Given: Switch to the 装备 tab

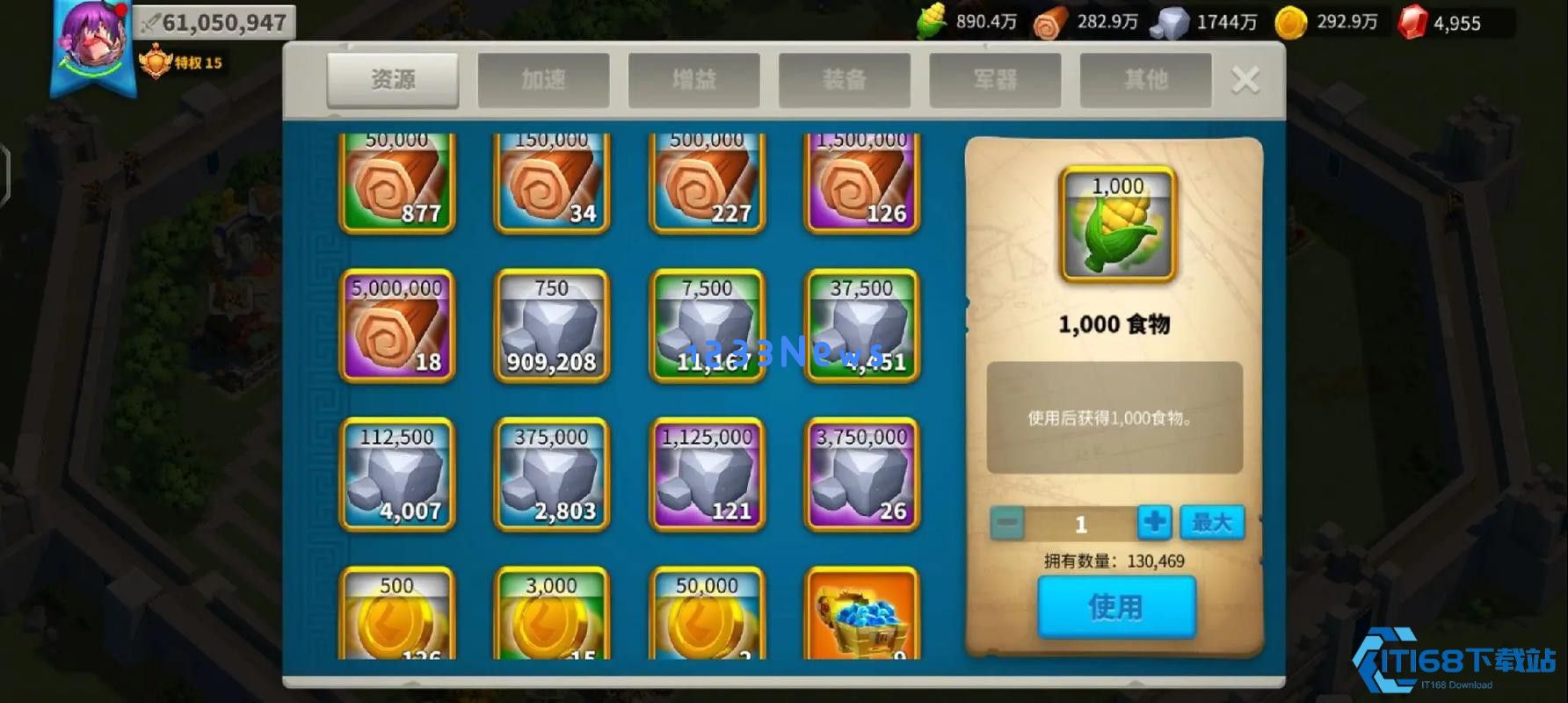Looking at the screenshot, I should [x=843, y=79].
